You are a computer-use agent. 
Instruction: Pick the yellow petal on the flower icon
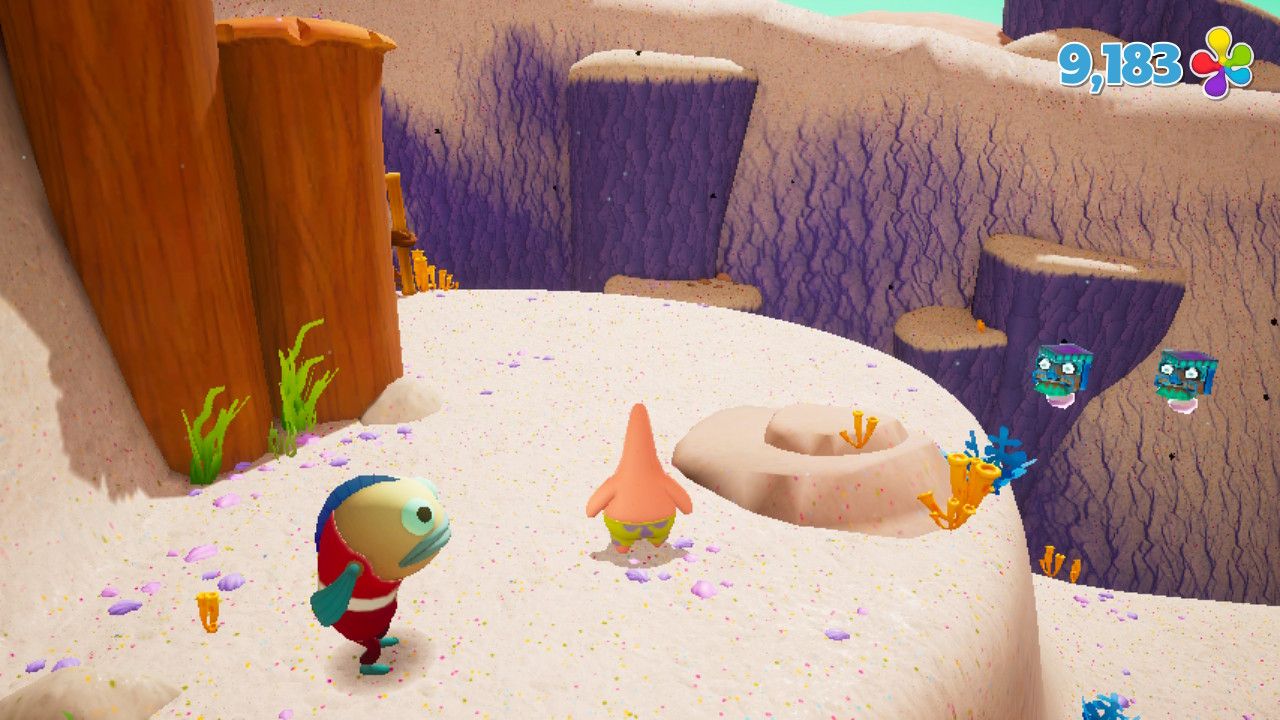point(1218,40)
